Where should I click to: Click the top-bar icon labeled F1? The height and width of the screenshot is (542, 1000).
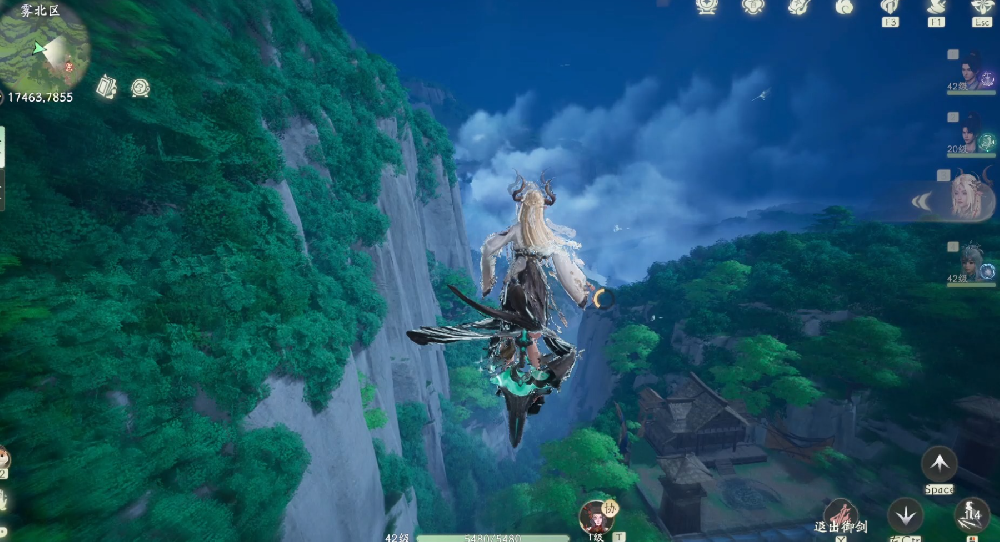click(936, 7)
